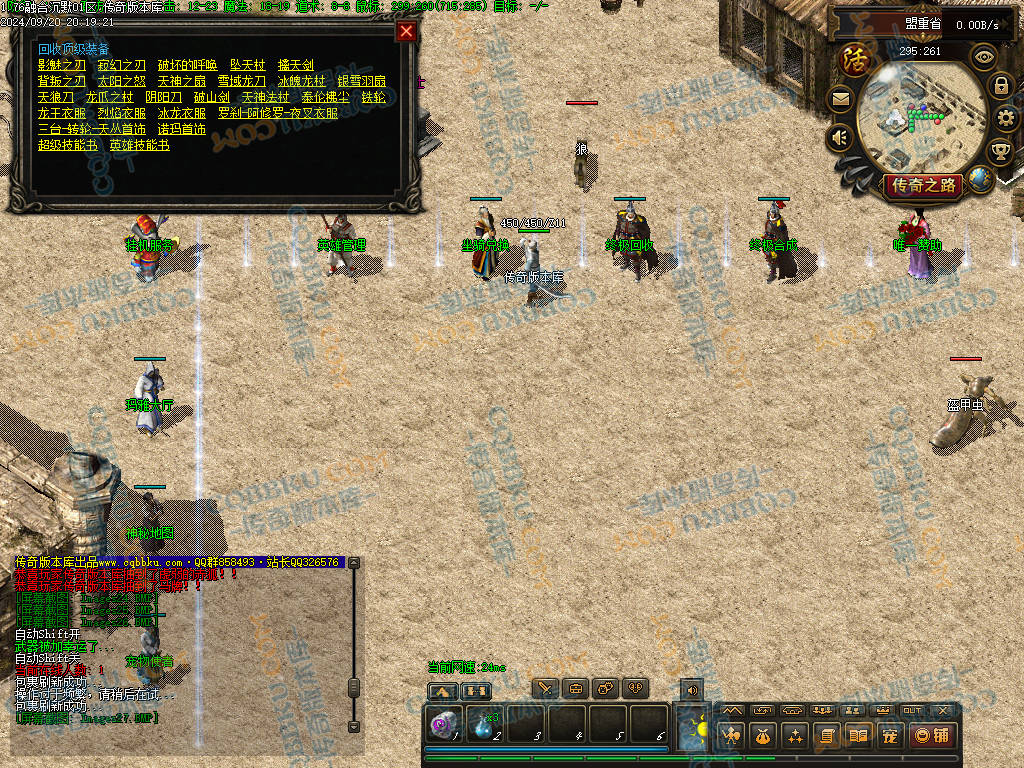Screen dimensions: 1024x768
Task: Open settings via the gear icon
Action: tap(1004, 118)
